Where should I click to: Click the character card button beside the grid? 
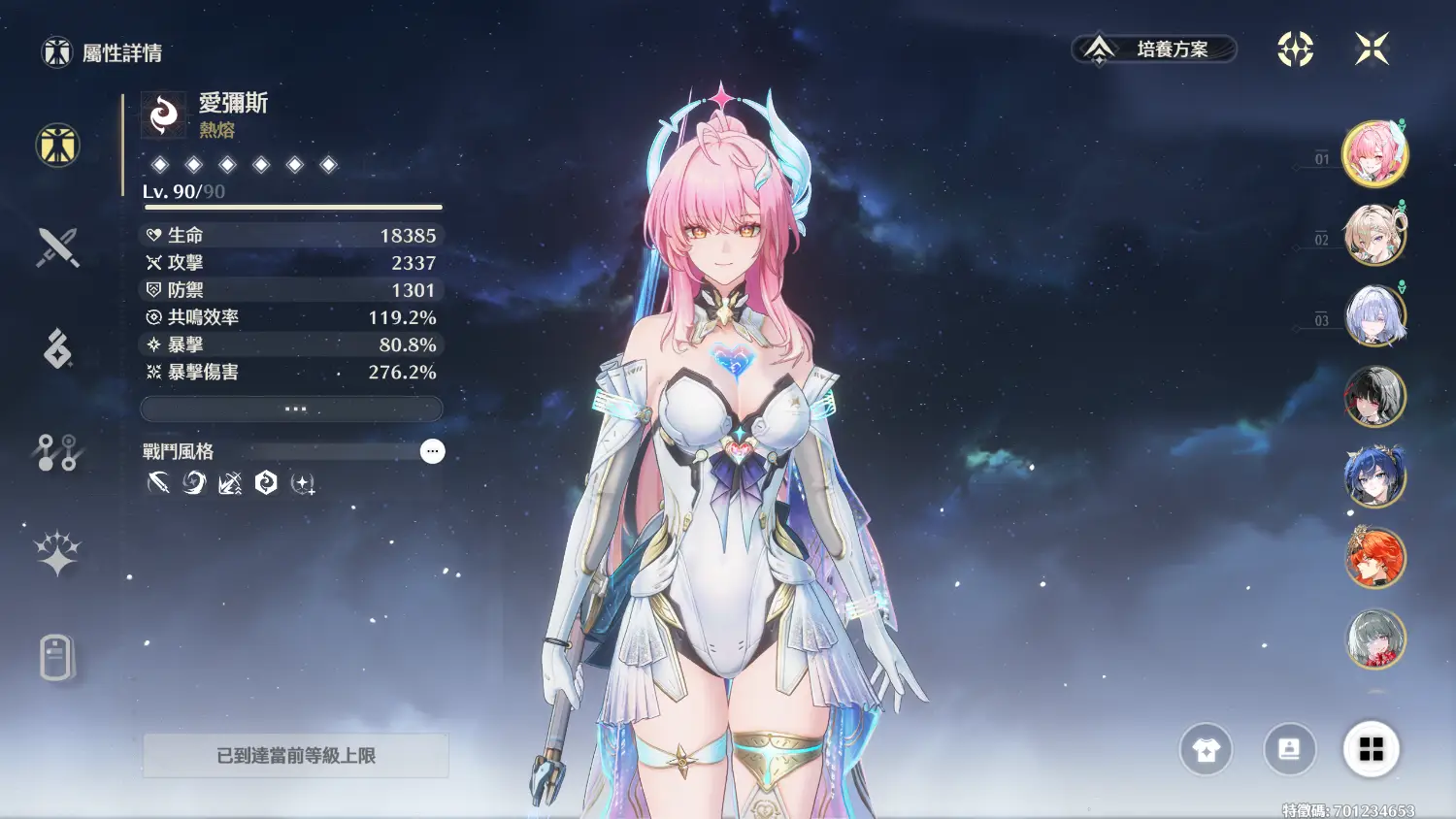click(x=1289, y=749)
